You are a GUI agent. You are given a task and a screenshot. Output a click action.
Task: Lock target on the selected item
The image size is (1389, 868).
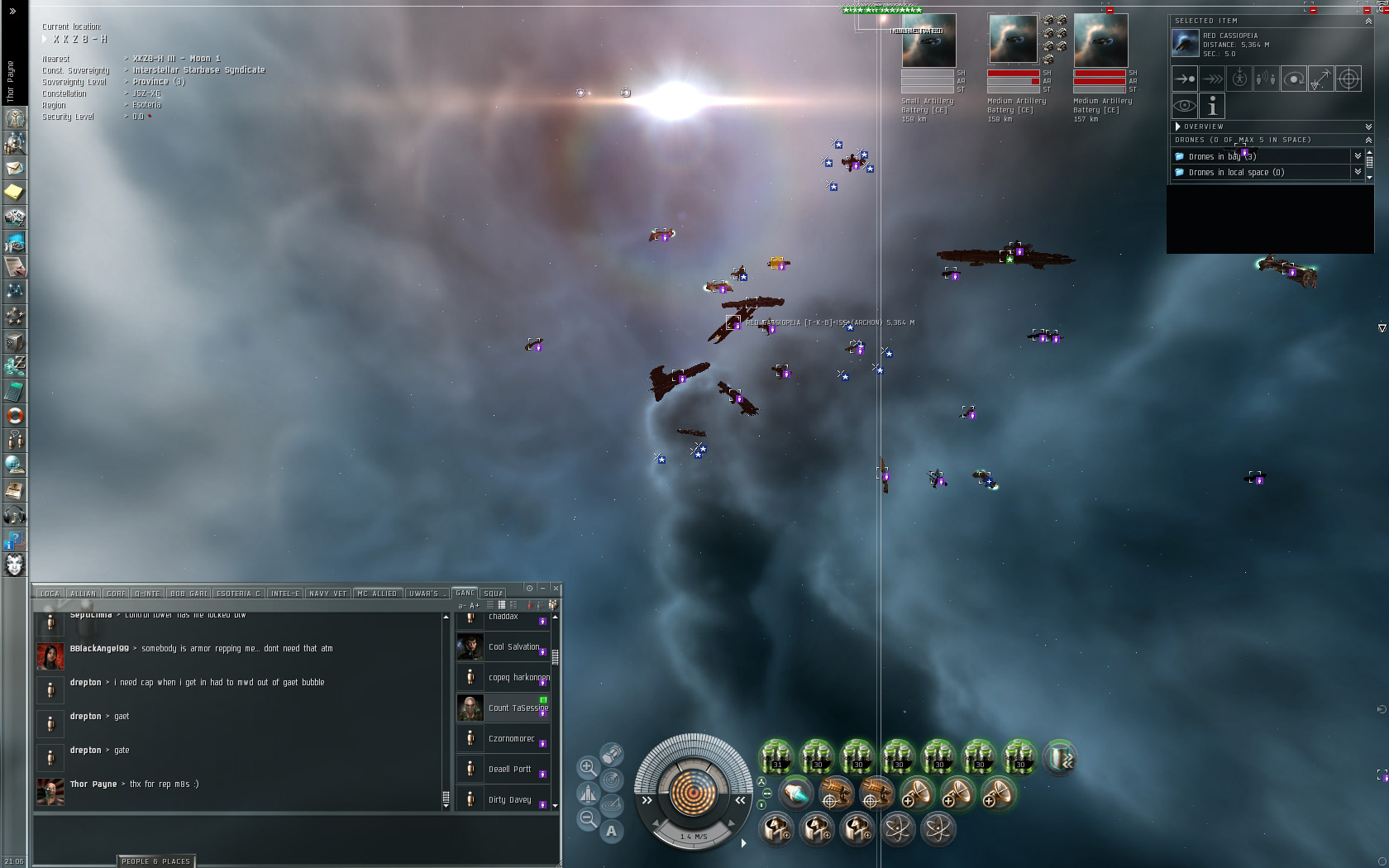click(x=1348, y=79)
